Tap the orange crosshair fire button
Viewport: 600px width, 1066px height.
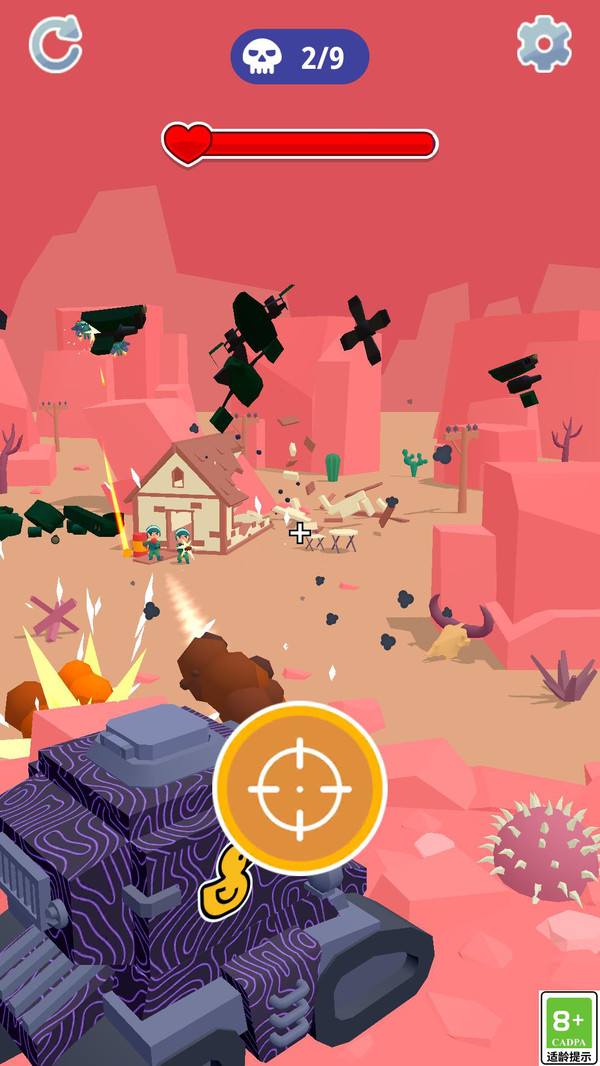(300, 788)
